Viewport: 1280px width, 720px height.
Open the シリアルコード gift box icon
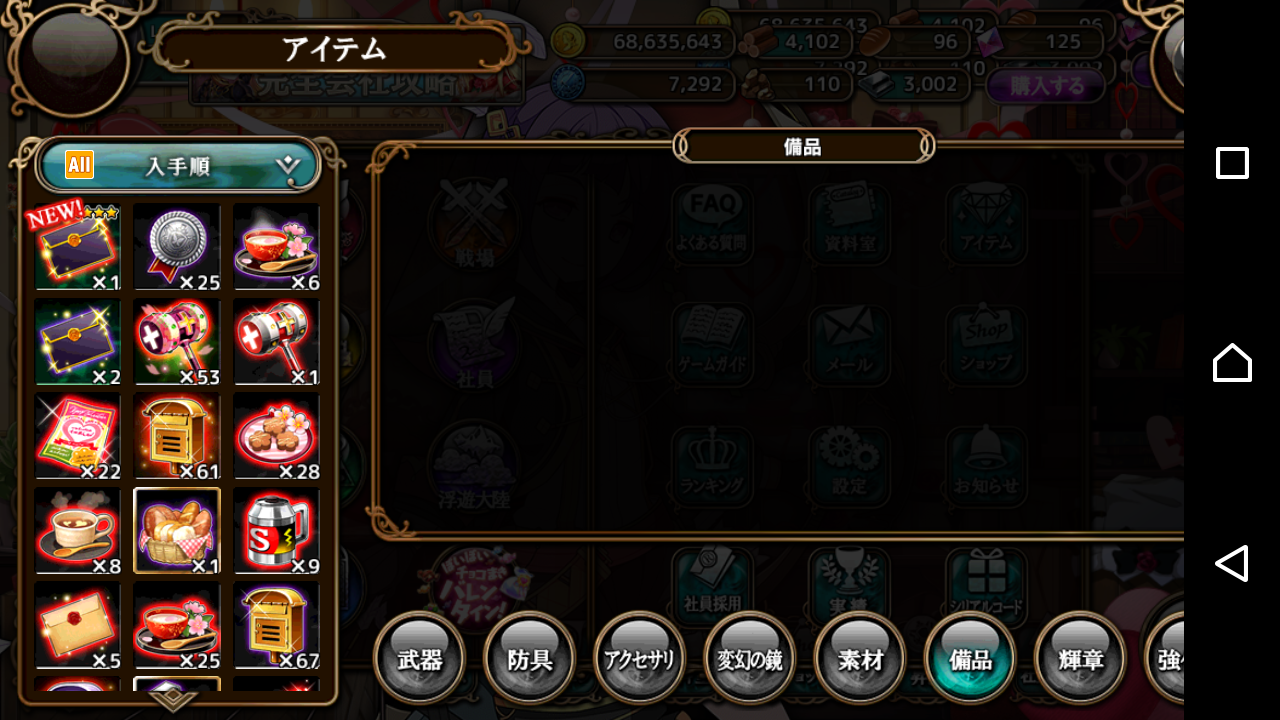coord(985,580)
